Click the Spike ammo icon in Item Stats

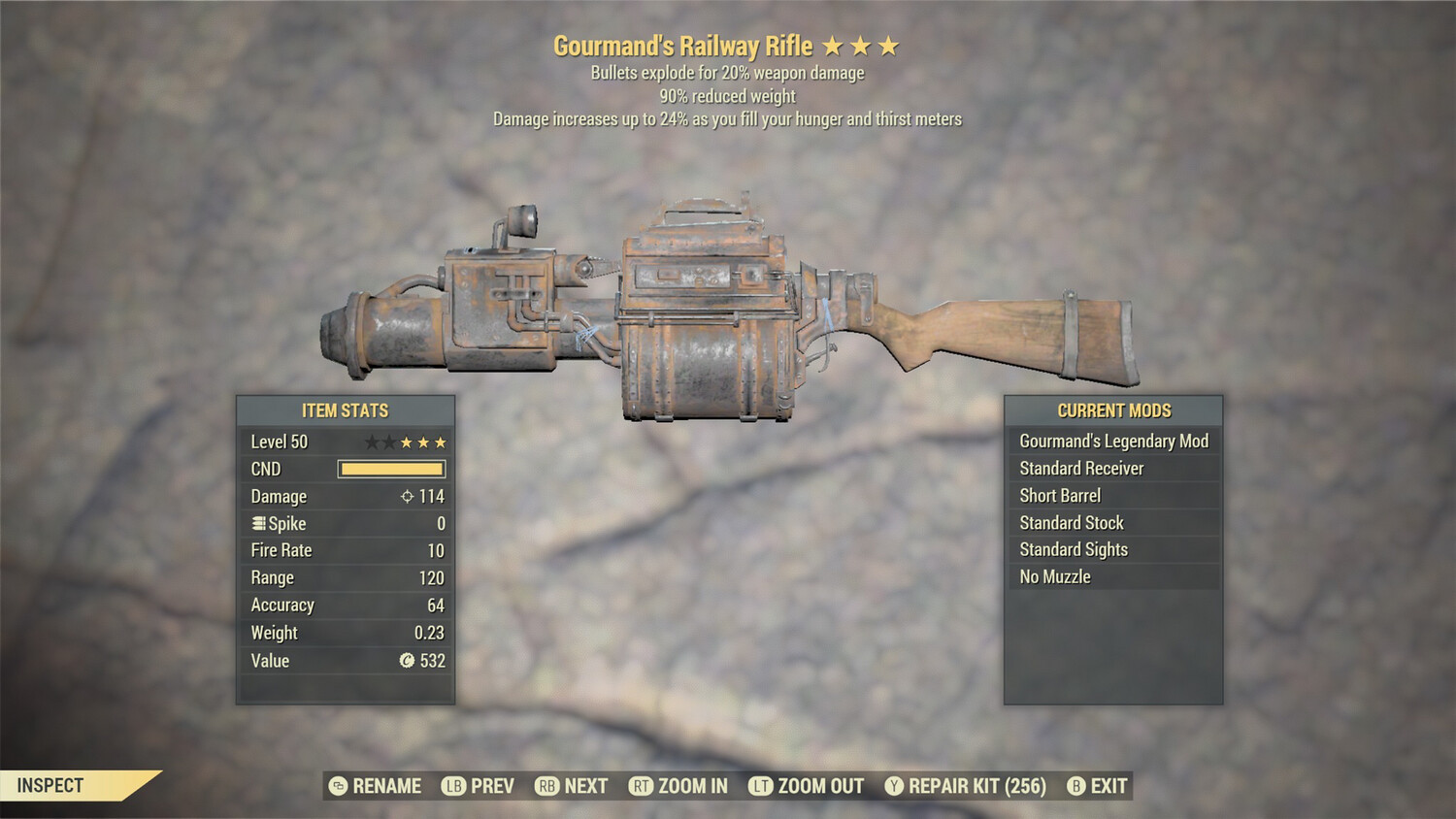[x=256, y=523]
